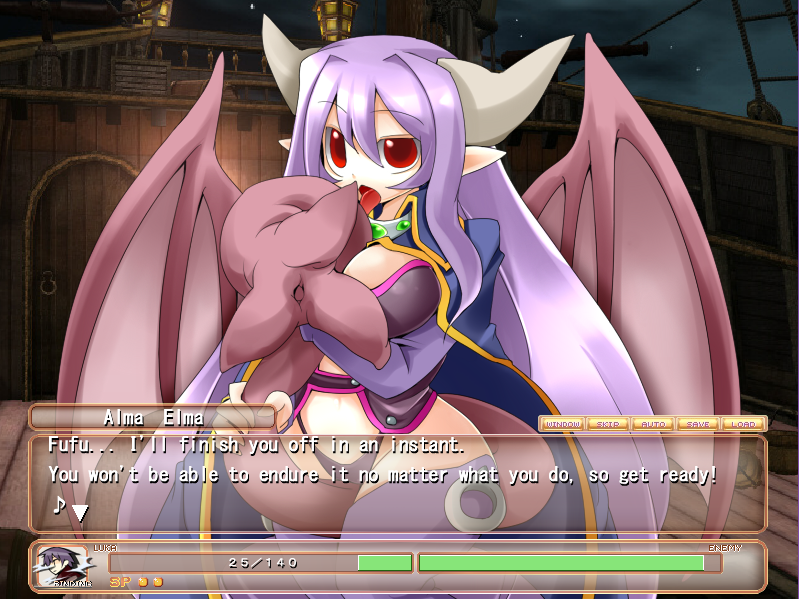This screenshot has width=799, height=599.
Task: Click the dialogue advance arrow
Action: tap(80, 511)
